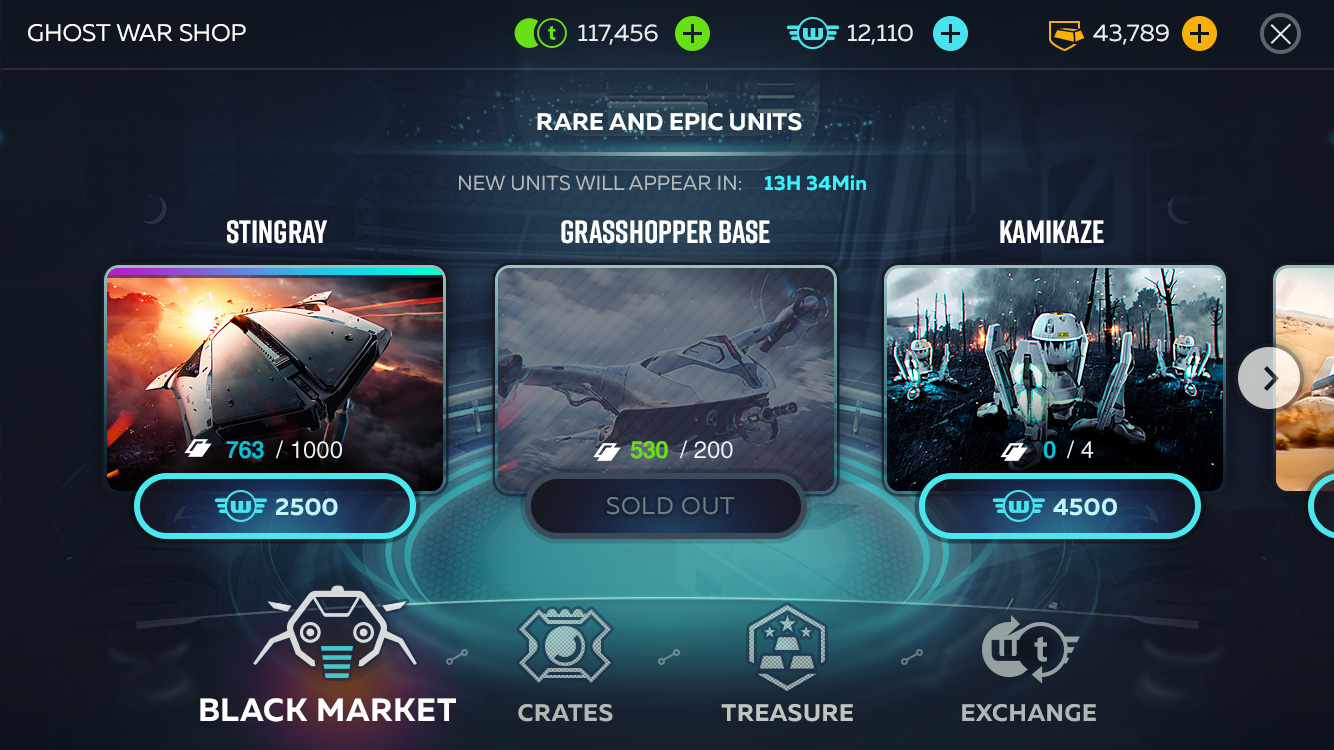1334x750 pixels.
Task: Switch to the Crates tab
Action: 565,665
